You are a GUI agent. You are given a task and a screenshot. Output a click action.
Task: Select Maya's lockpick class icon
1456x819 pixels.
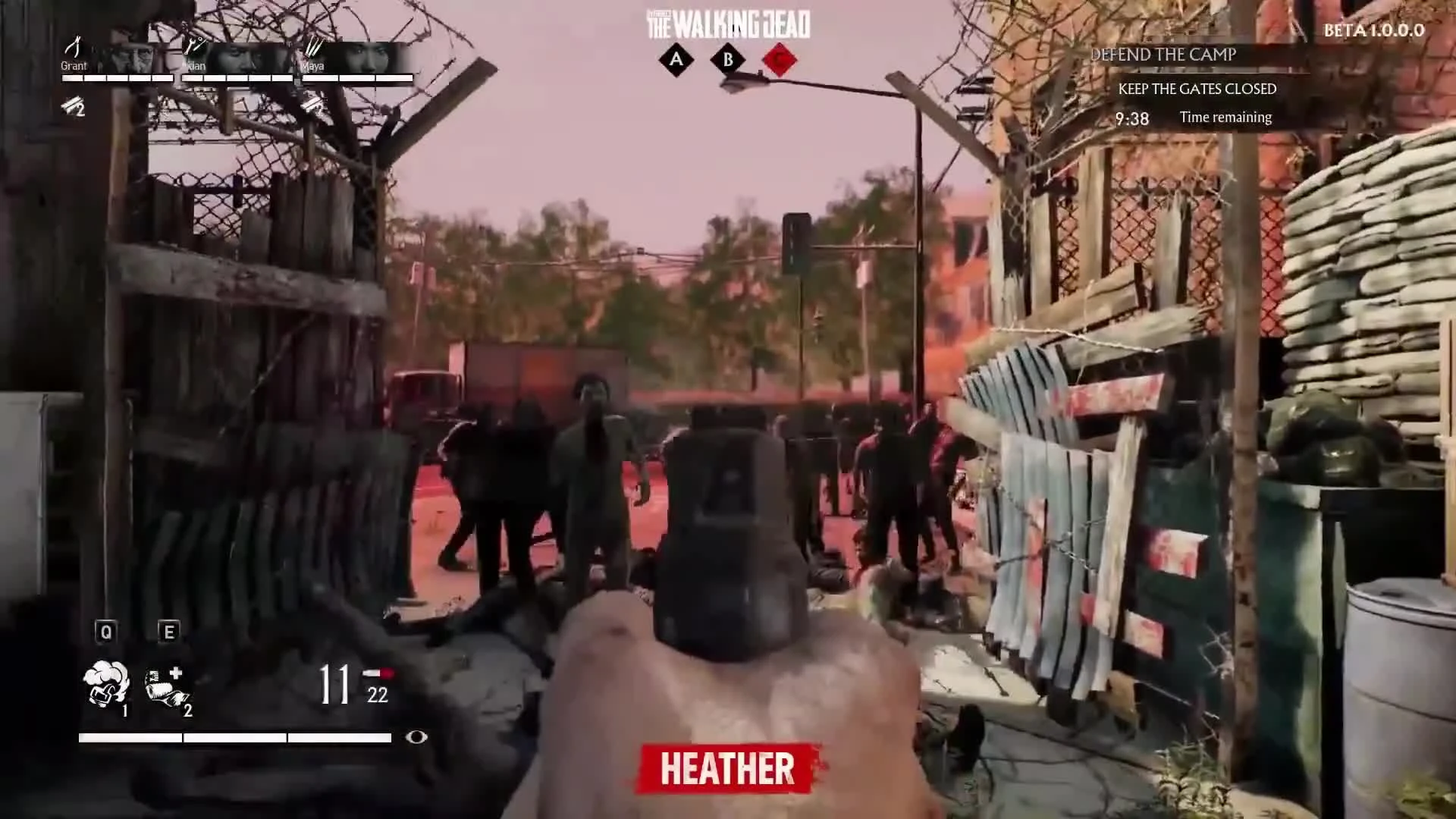tap(313, 47)
